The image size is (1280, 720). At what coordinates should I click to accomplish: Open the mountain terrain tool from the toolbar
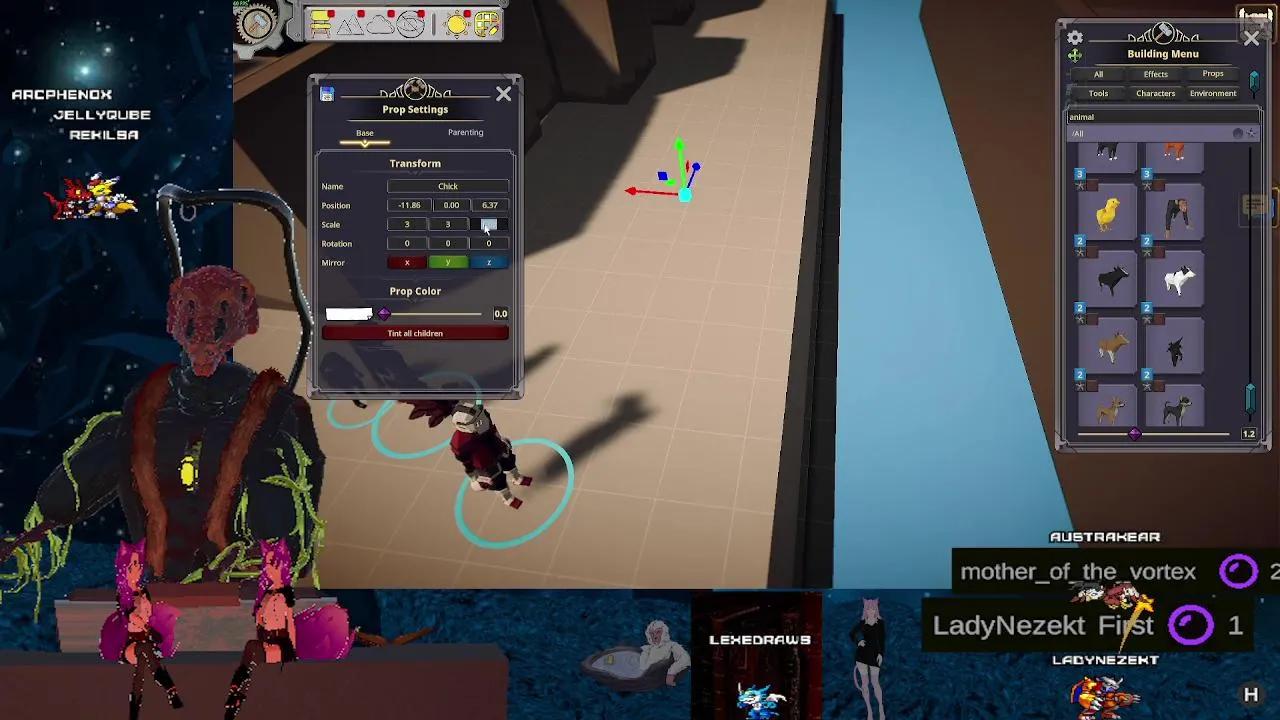click(x=350, y=24)
